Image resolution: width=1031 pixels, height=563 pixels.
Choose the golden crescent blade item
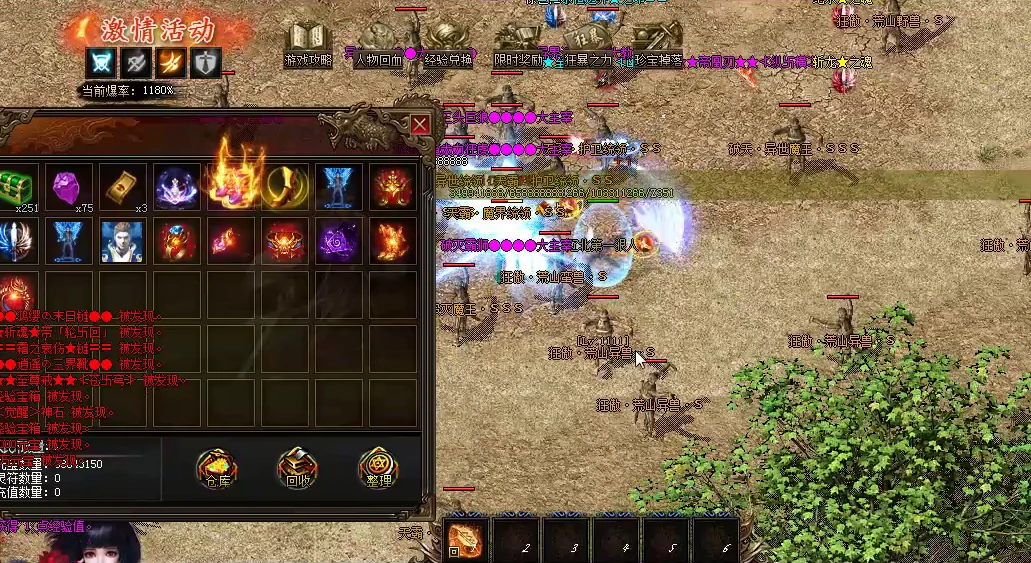click(285, 187)
